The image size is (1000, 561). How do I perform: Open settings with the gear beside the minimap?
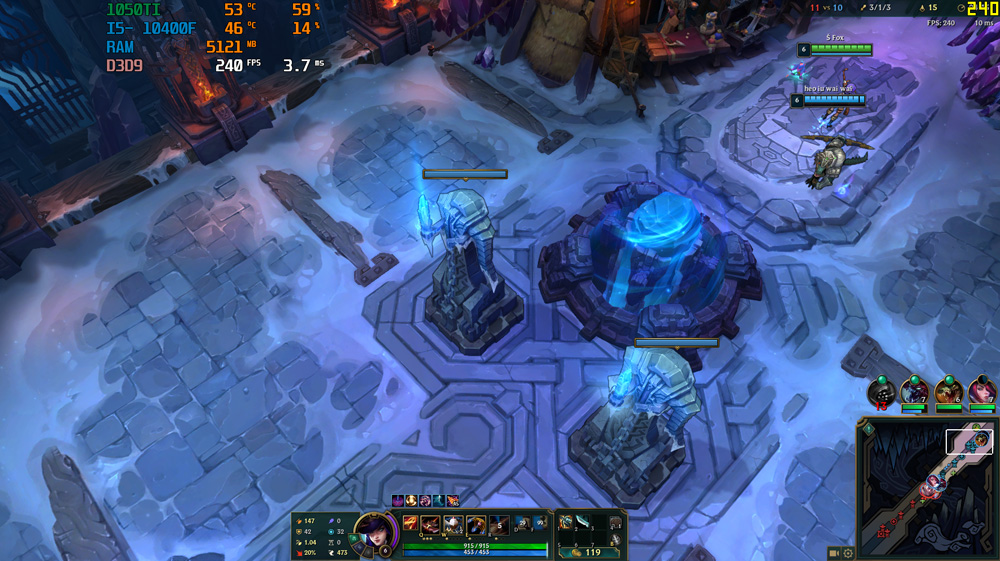tap(848, 553)
